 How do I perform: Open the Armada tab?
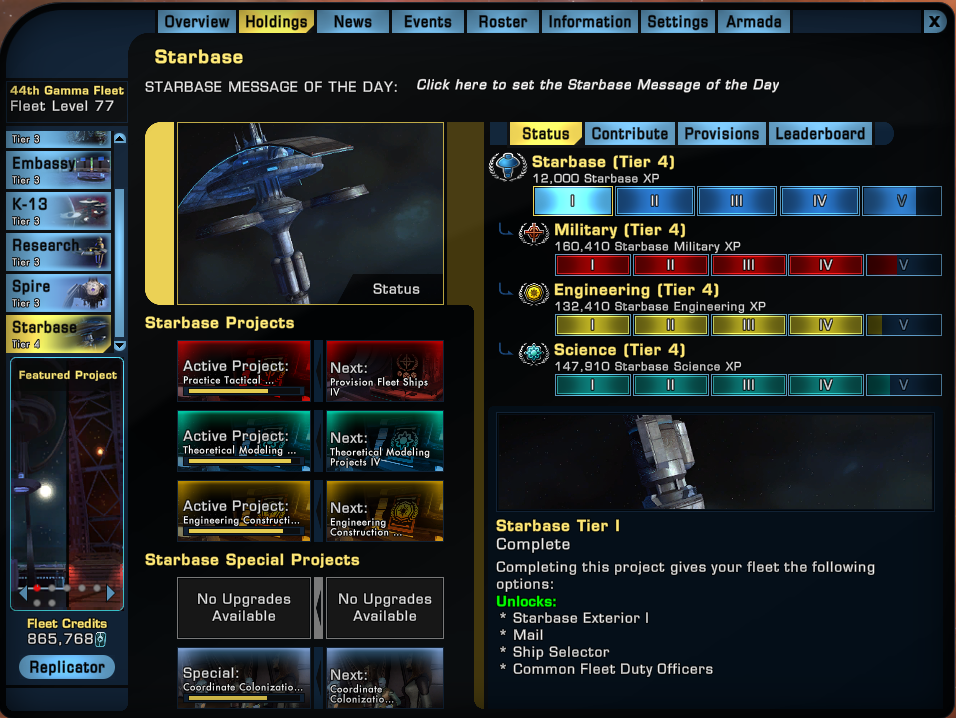[754, 22]
